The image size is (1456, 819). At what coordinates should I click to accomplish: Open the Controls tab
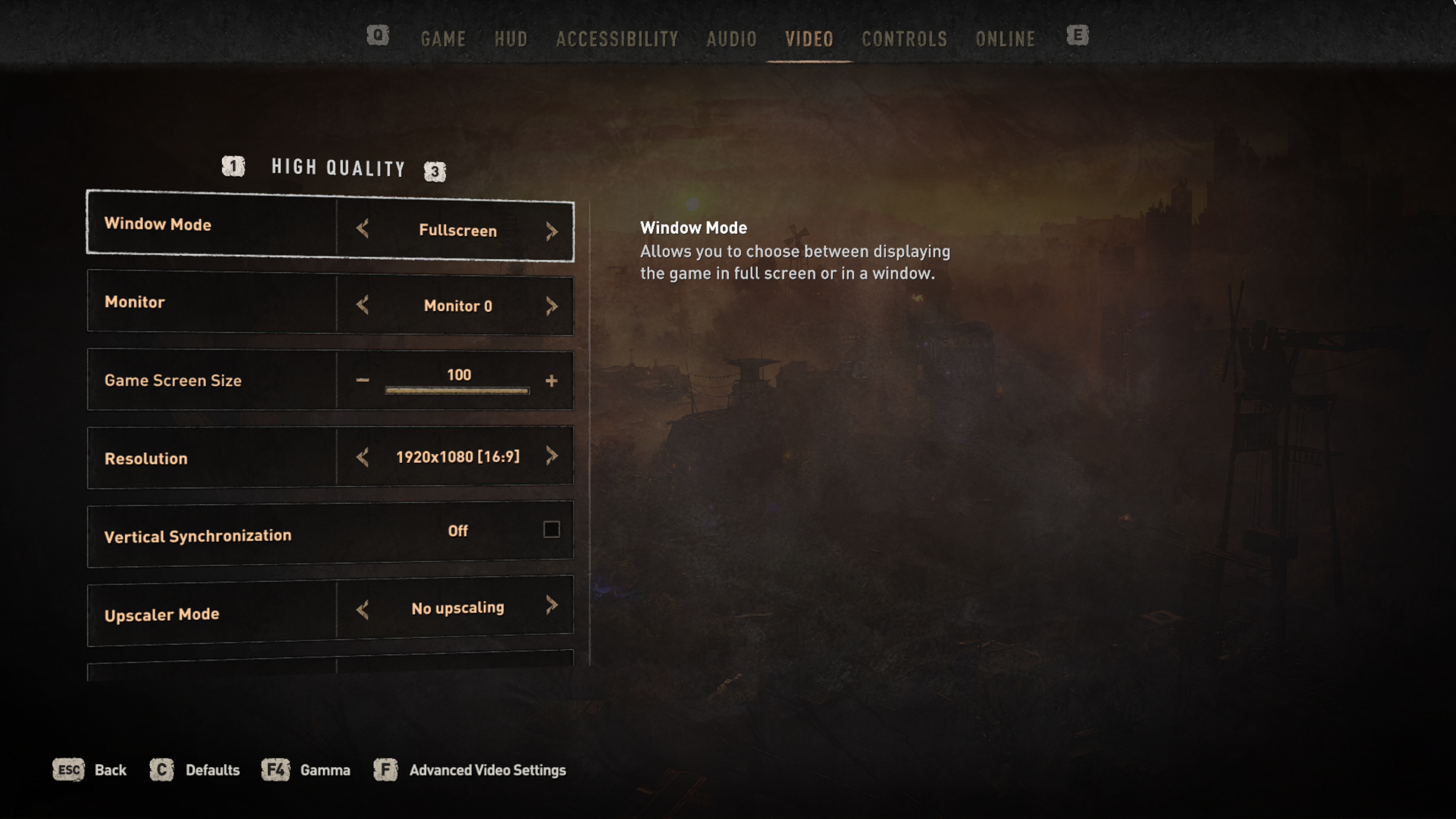tap(904, 39)
